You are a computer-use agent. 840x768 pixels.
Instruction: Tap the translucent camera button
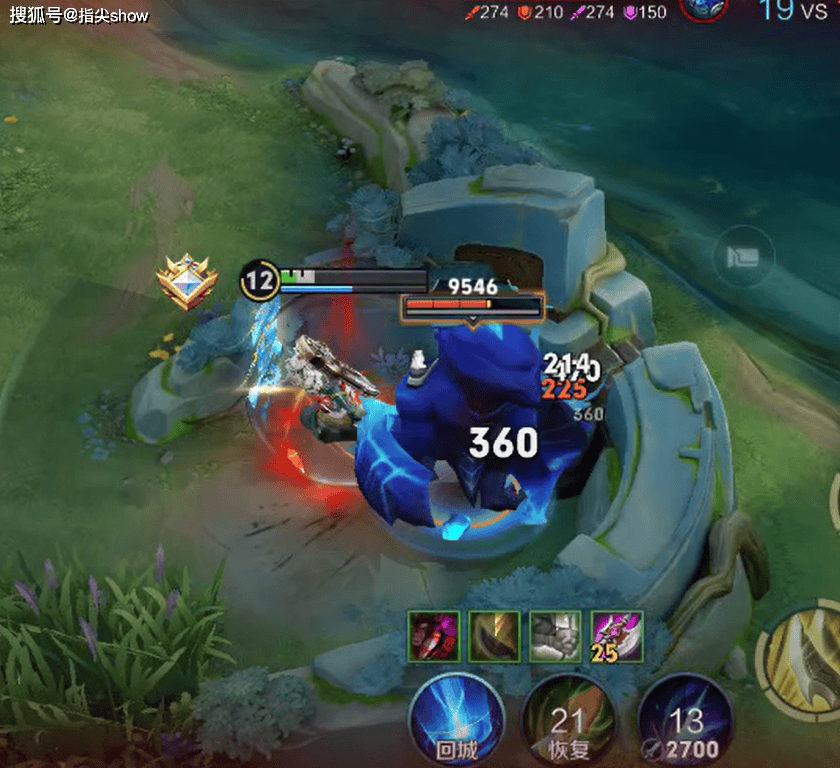pos(743,257)
